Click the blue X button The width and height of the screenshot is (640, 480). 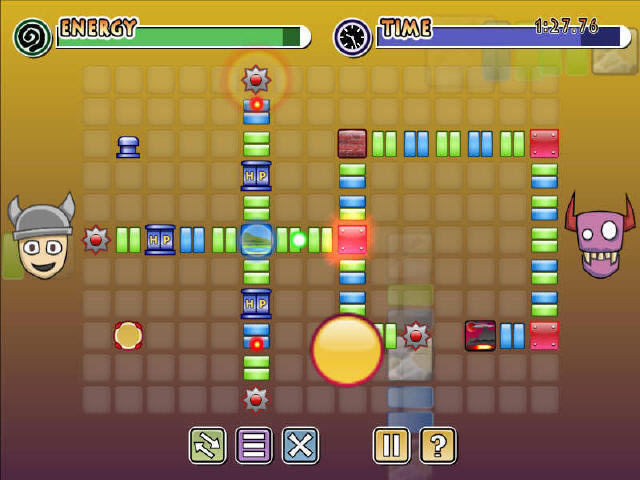tap(300, 444)
